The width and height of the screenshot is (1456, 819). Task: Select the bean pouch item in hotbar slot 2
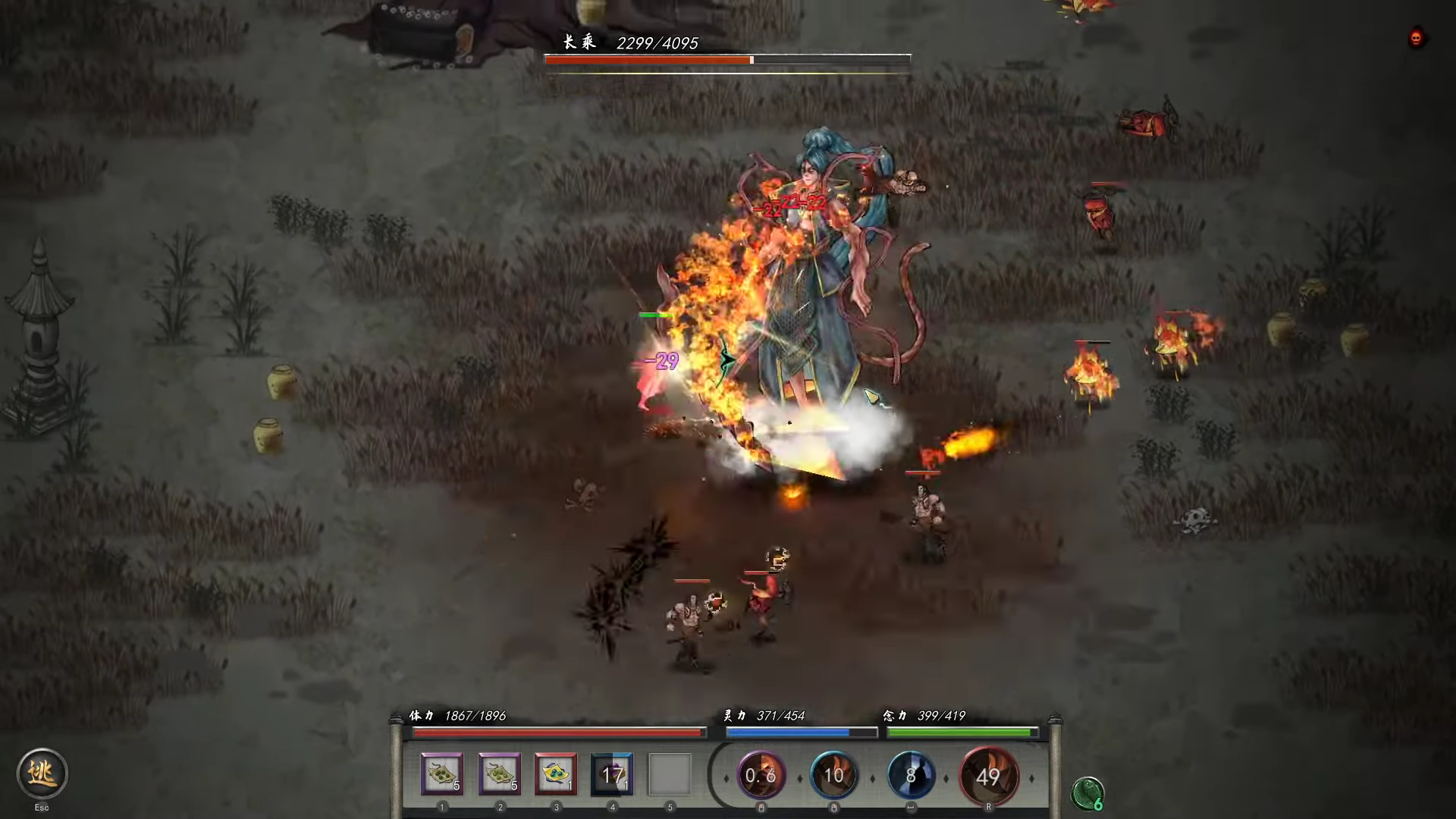(x=499, y=774)
